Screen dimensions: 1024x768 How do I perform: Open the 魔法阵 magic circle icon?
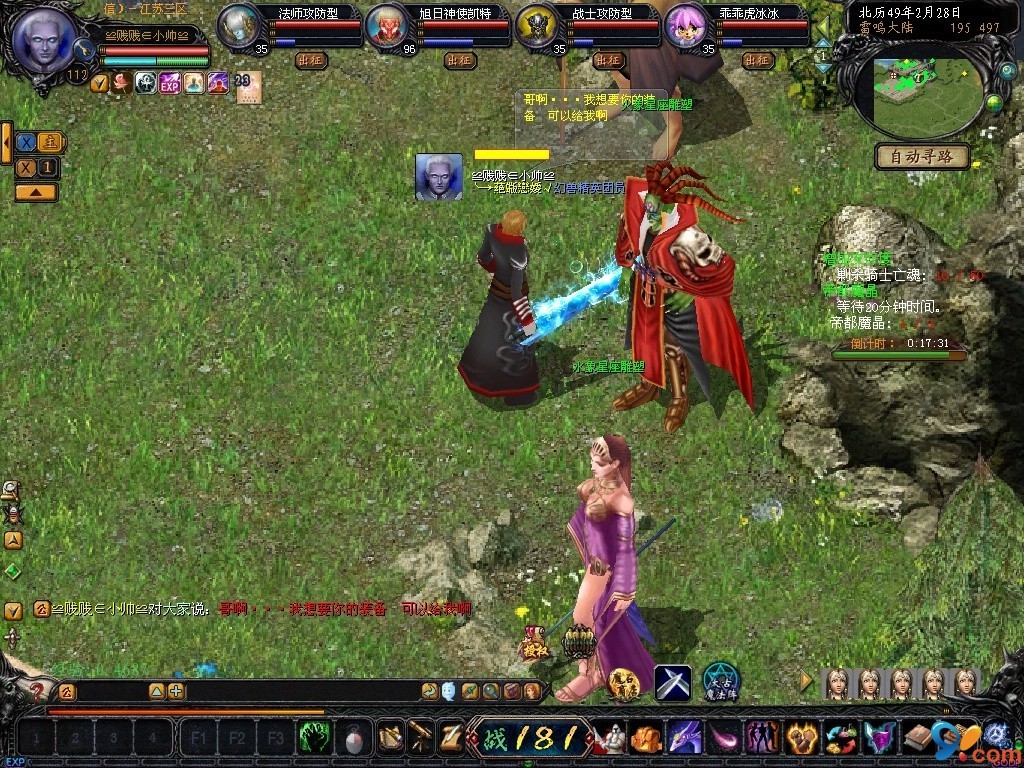[x=720, y=680]
